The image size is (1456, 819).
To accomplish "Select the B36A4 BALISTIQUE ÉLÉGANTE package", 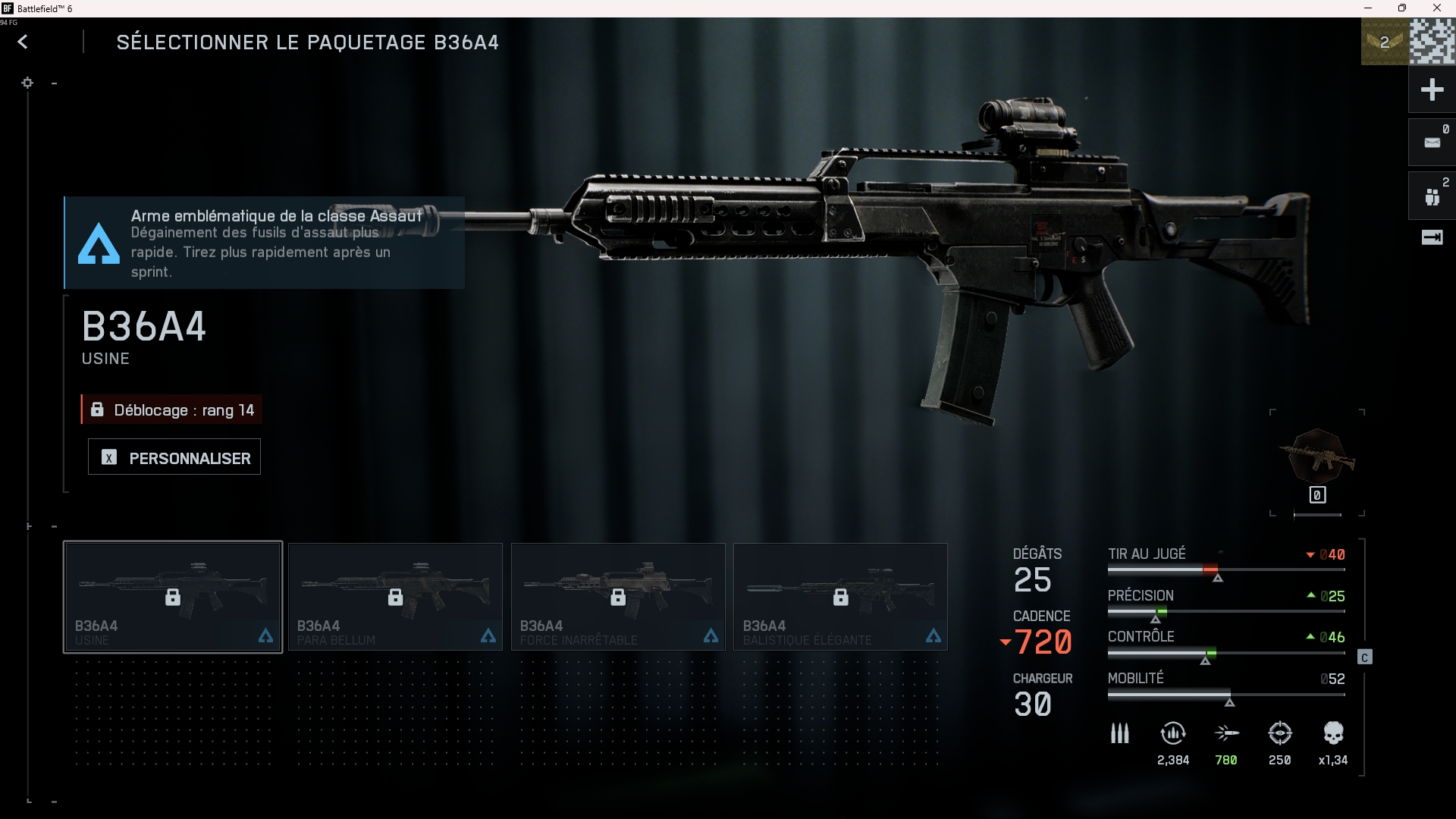I will point(840,597).
